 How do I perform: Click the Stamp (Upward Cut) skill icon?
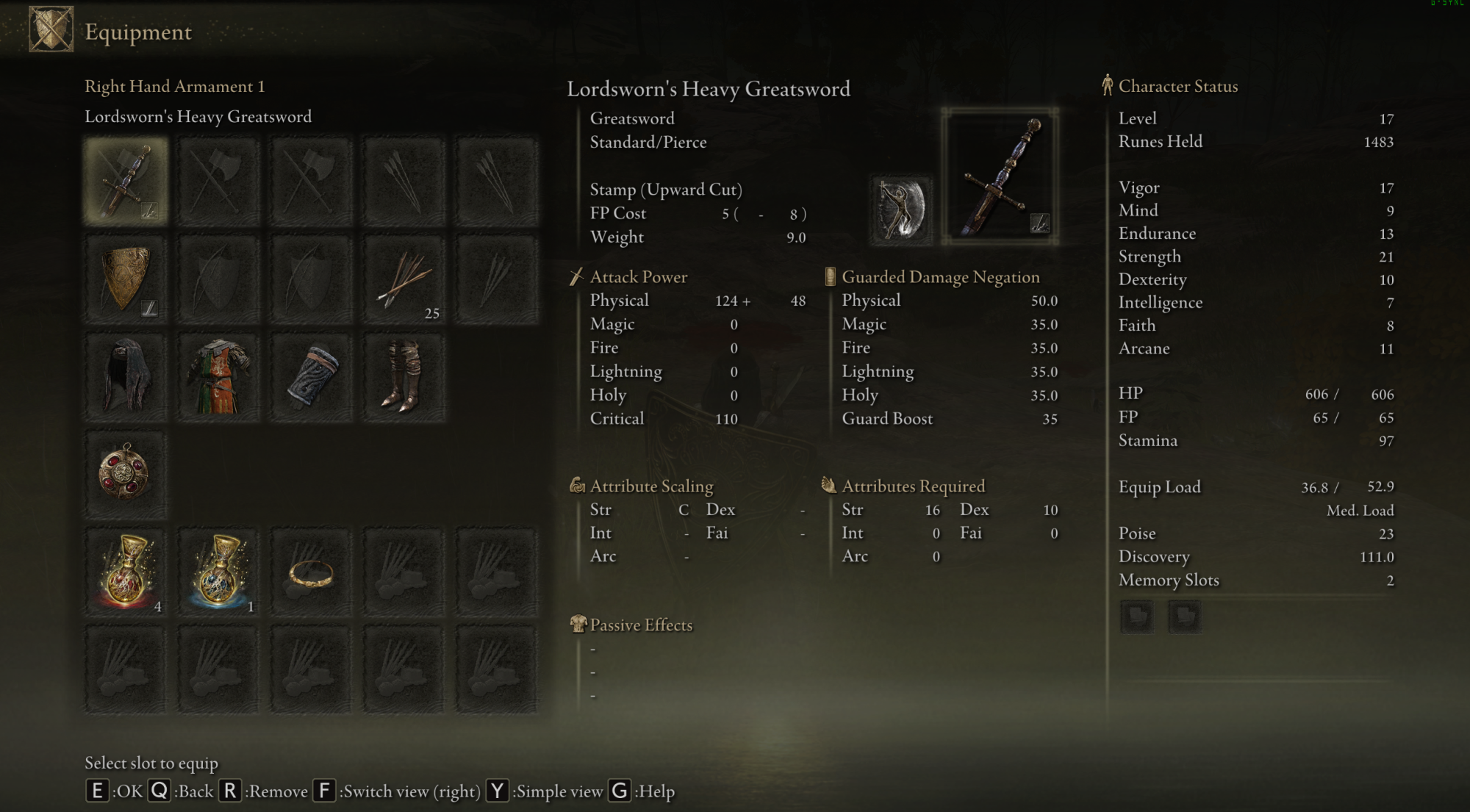[x=901, y=210]
